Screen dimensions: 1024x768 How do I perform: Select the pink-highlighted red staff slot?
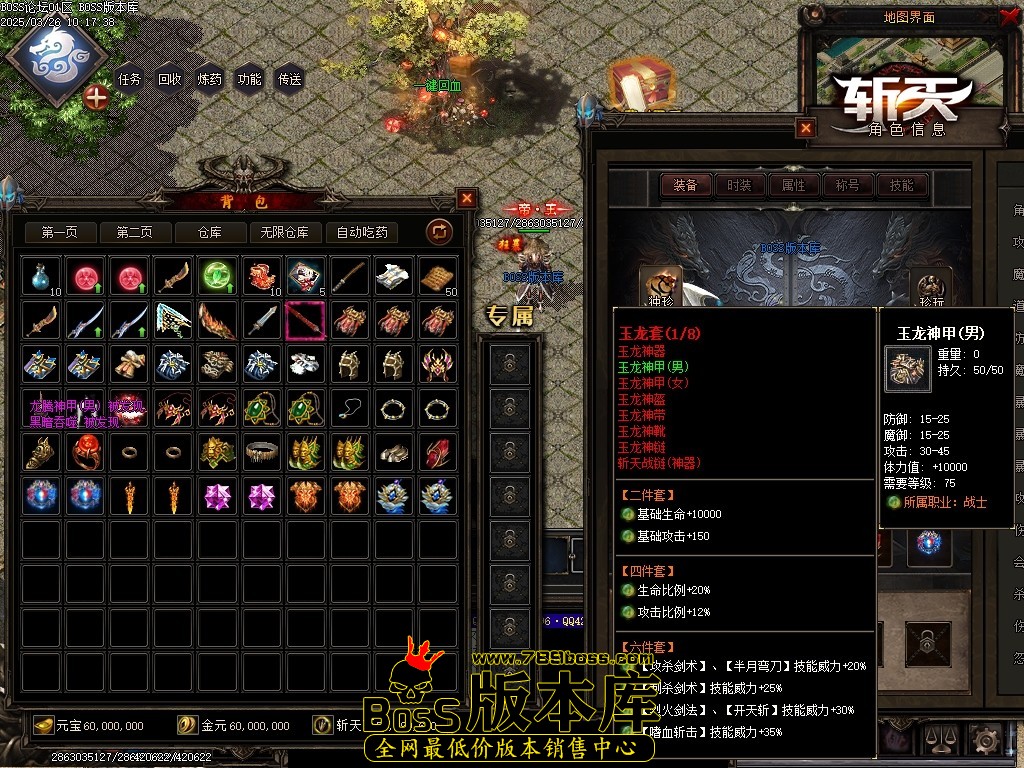[304, 320]
